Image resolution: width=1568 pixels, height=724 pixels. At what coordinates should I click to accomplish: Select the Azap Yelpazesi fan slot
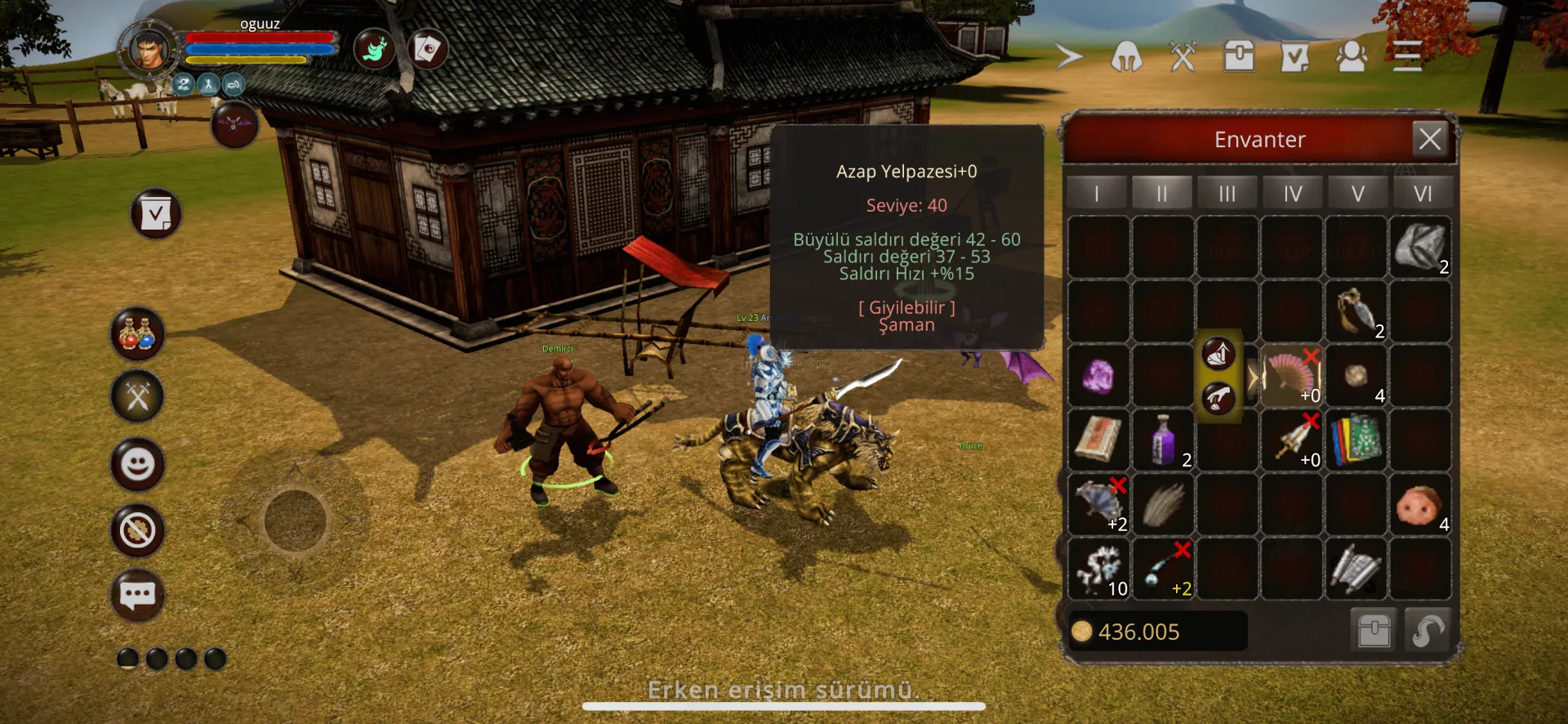click(1291, 376)
